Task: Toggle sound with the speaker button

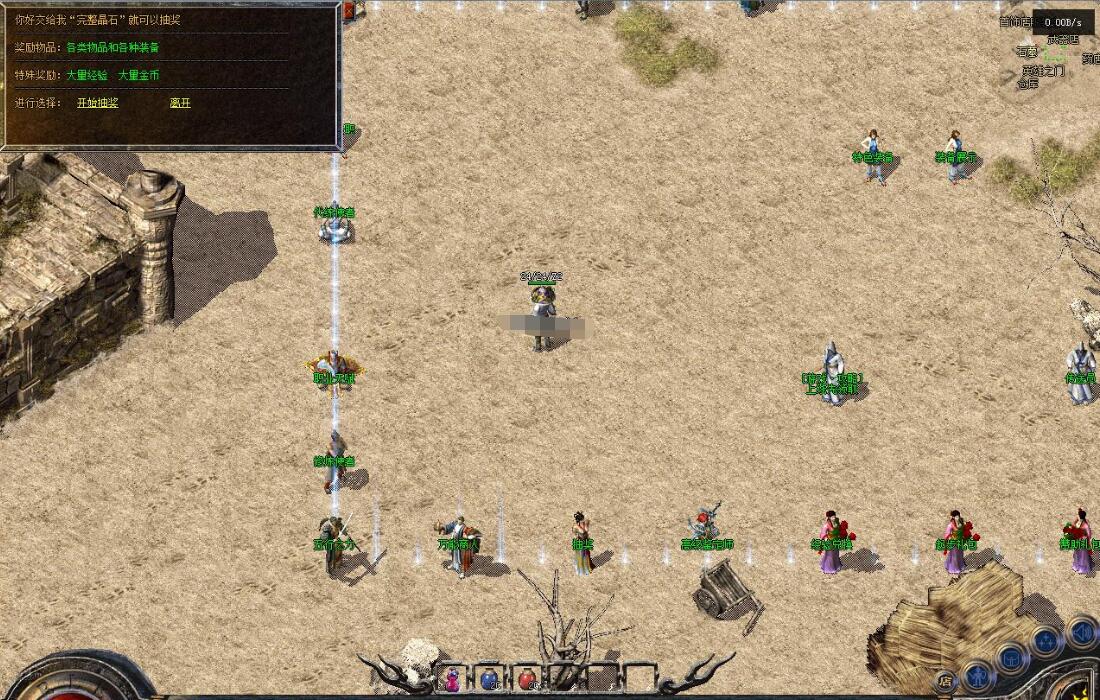Action: pos(1081,632)
